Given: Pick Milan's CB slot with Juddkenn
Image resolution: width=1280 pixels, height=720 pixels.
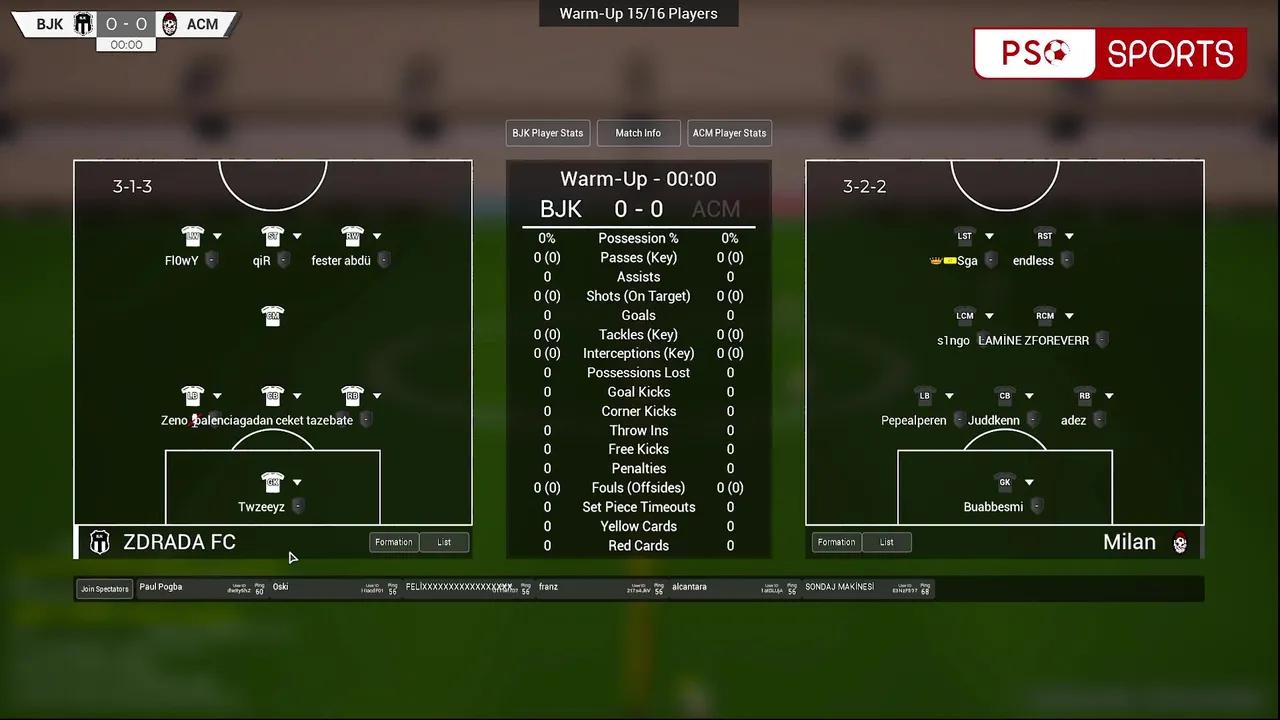Looking at the screenshot, I should point(1004,396).
